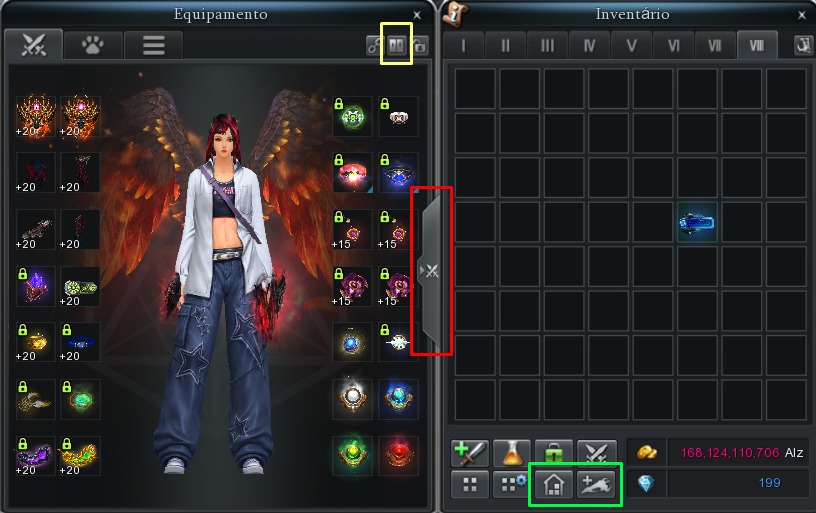816x513 pixels.
Task: Switch to the pet paw tab
Action: (94, 45)
